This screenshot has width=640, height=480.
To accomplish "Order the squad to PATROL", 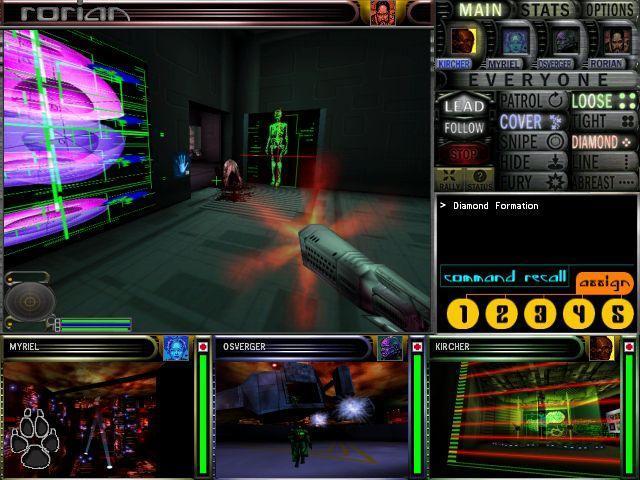I will [532, 101].
